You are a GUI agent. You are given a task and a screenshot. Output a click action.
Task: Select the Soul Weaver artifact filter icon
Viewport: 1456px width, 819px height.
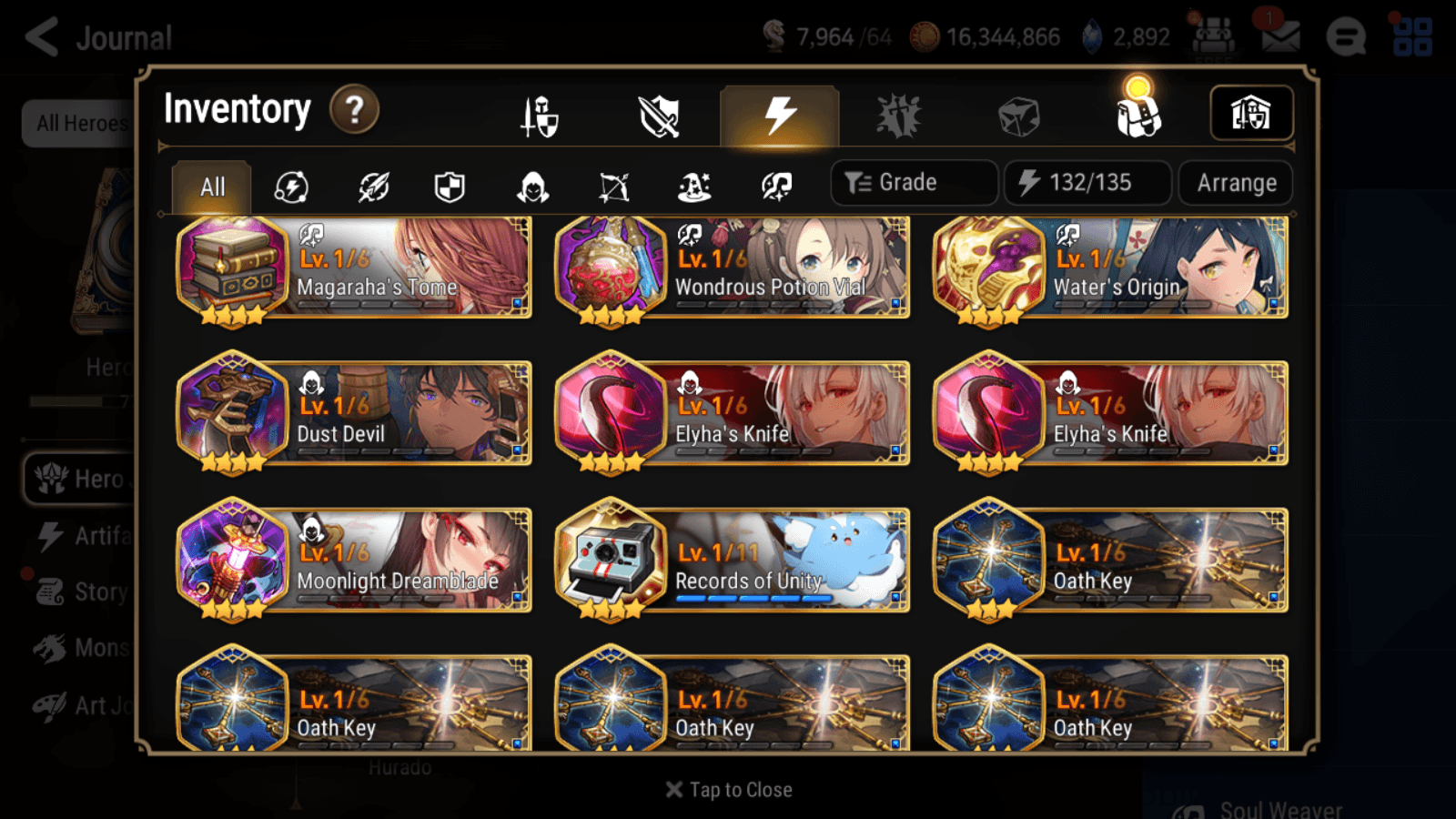774,187
